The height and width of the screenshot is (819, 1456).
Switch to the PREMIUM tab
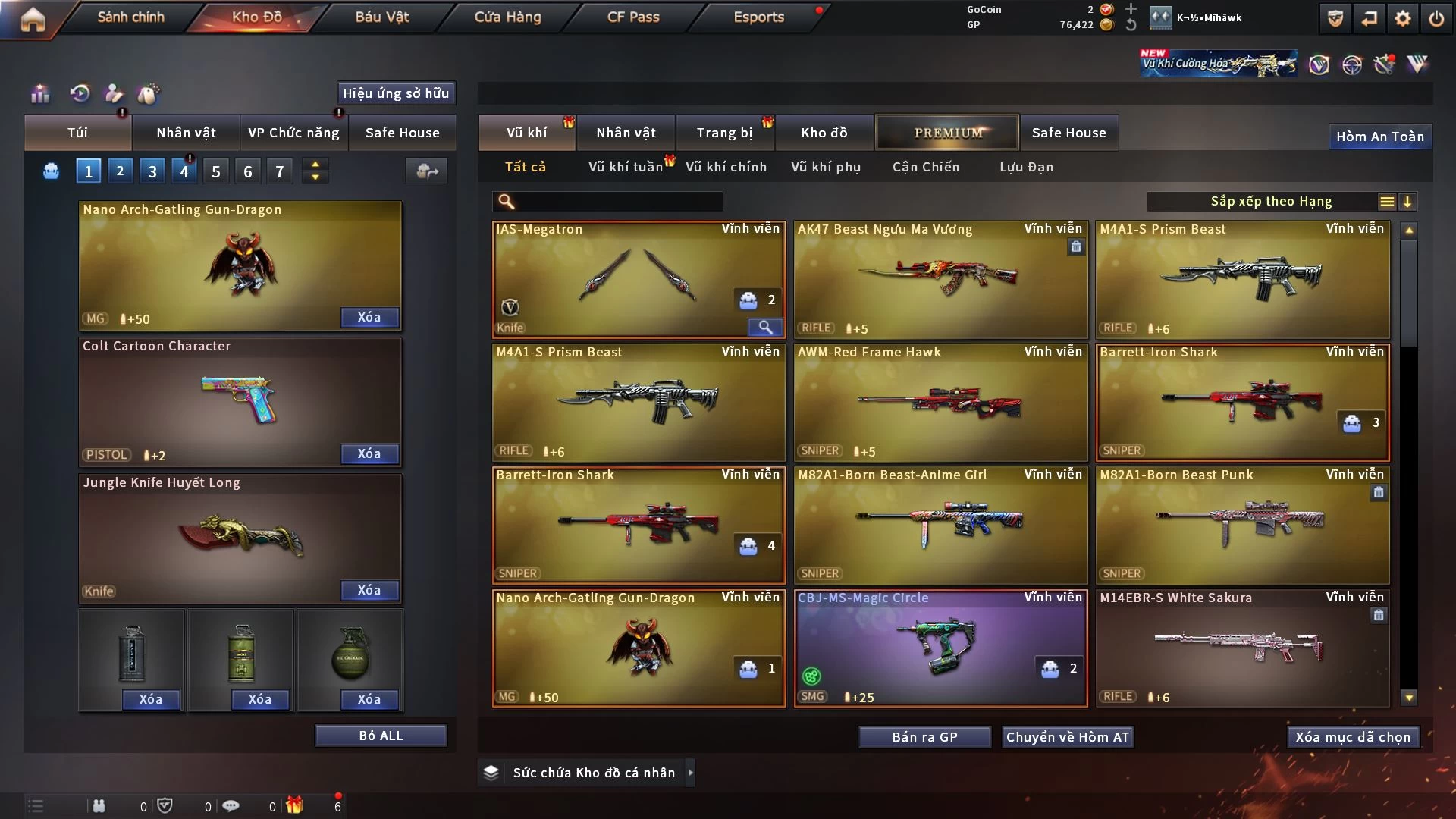click(x=947, y=133)
